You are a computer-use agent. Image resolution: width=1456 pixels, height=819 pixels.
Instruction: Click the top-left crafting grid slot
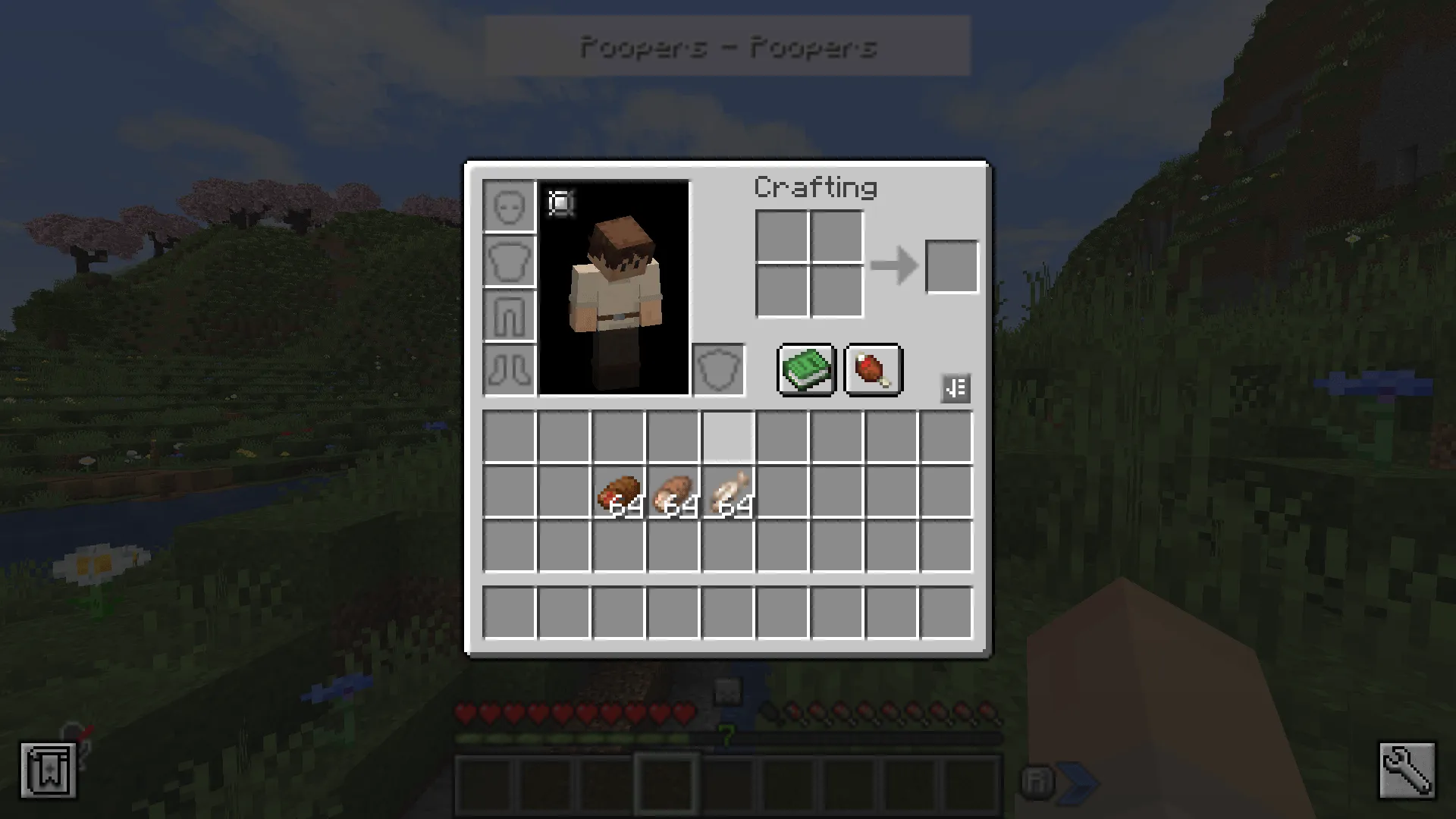783,235
